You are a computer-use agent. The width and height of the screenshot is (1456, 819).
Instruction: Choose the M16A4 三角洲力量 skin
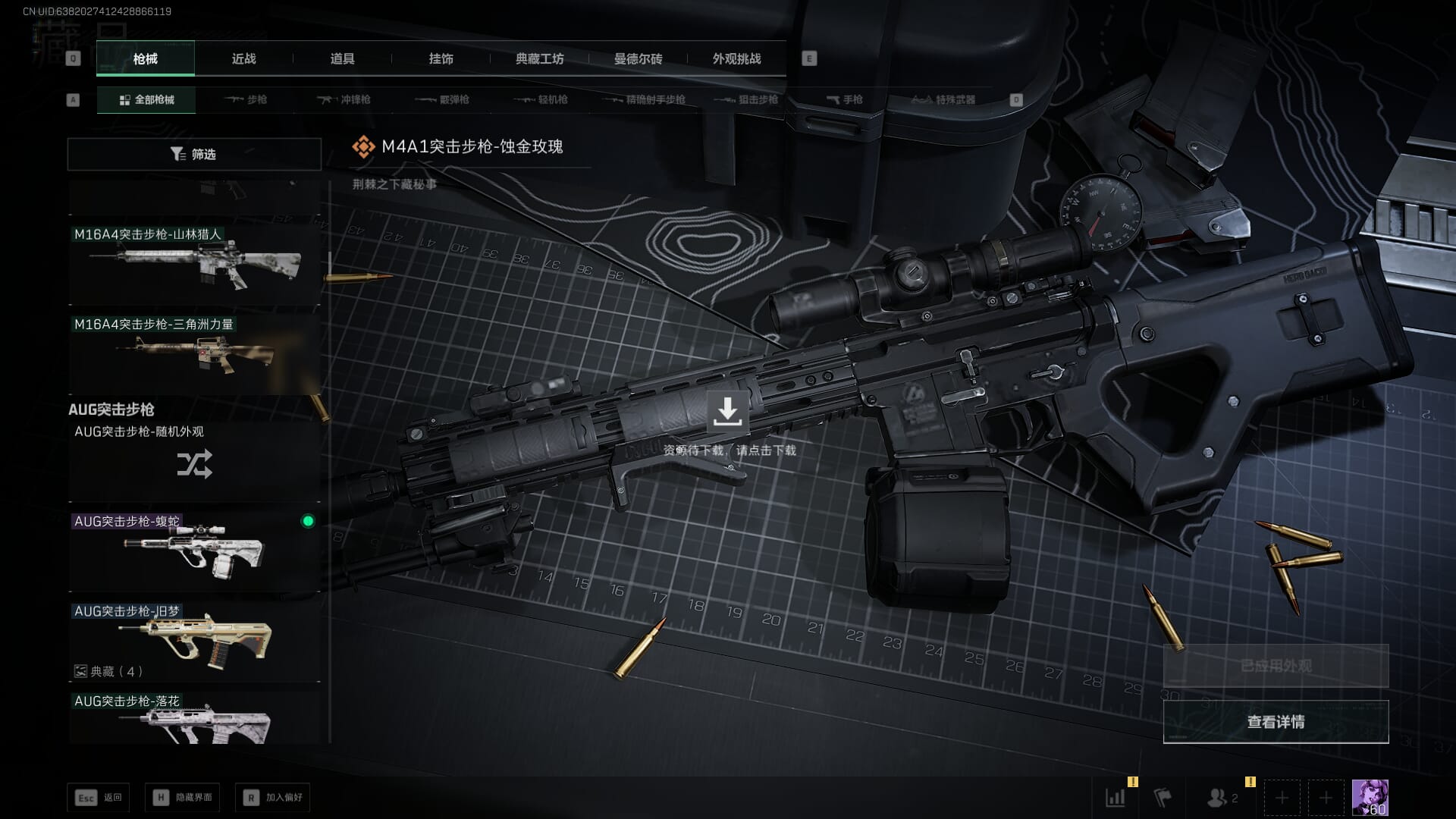pyautogui.click(x=194, y=353)
